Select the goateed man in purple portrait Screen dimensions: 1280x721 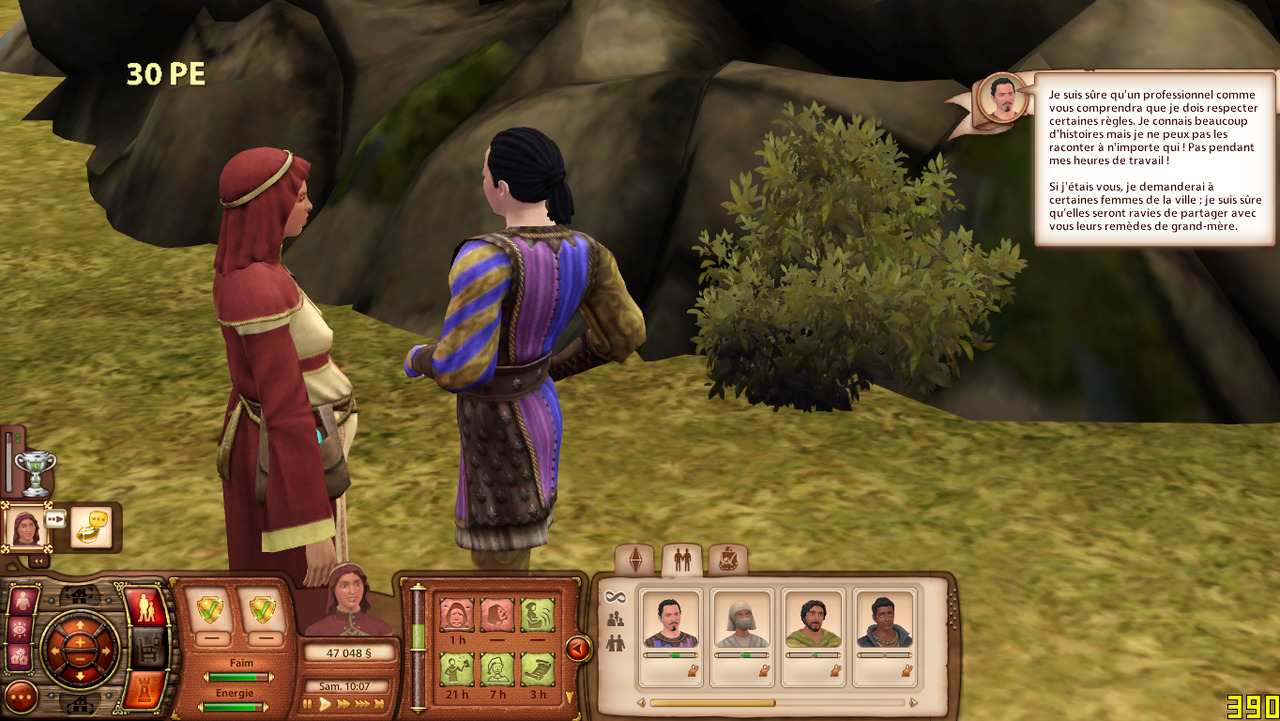pyautogui.click(x=670, y=623)
